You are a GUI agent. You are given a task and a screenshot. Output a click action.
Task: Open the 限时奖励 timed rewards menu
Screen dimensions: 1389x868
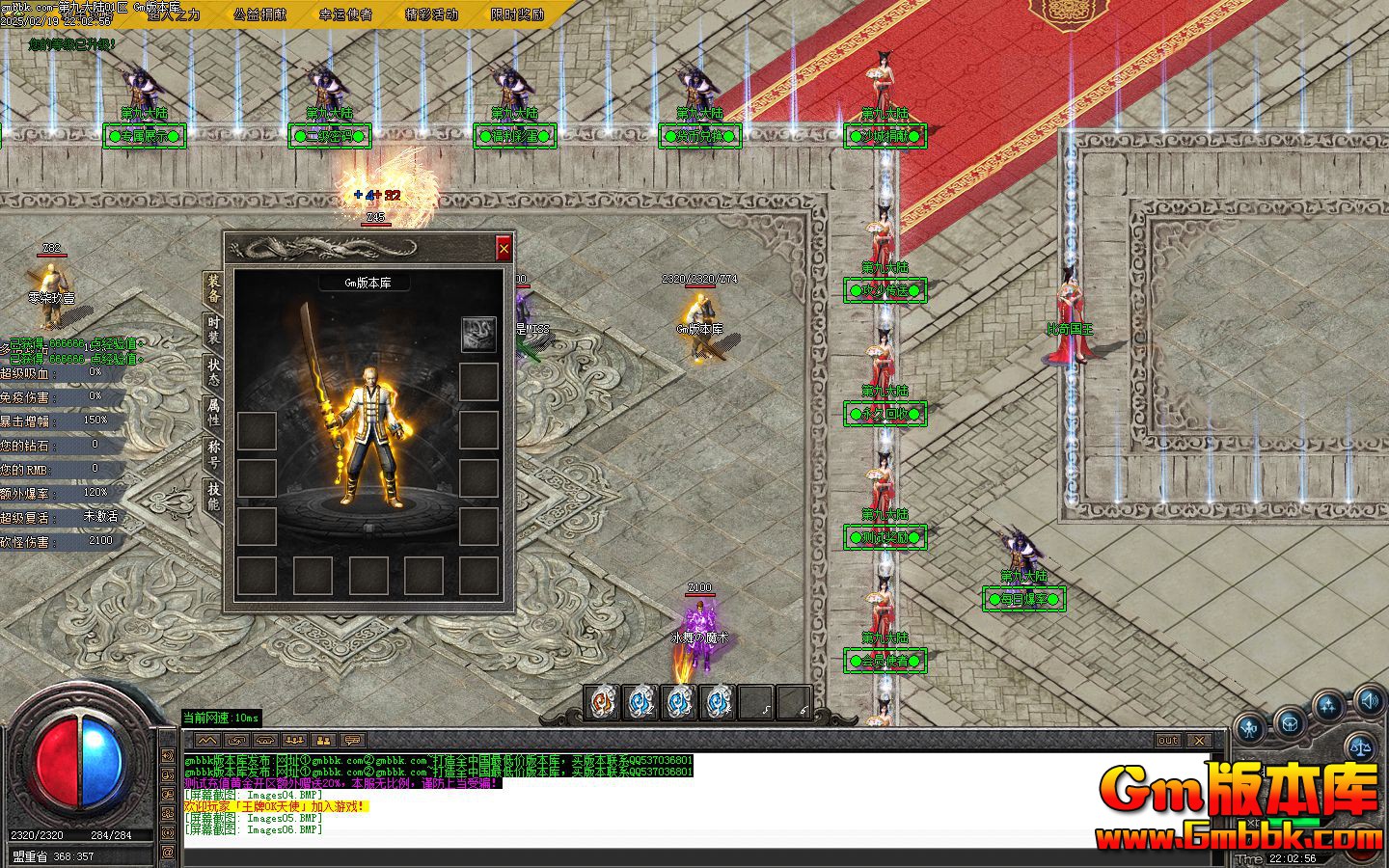[517, 14]
